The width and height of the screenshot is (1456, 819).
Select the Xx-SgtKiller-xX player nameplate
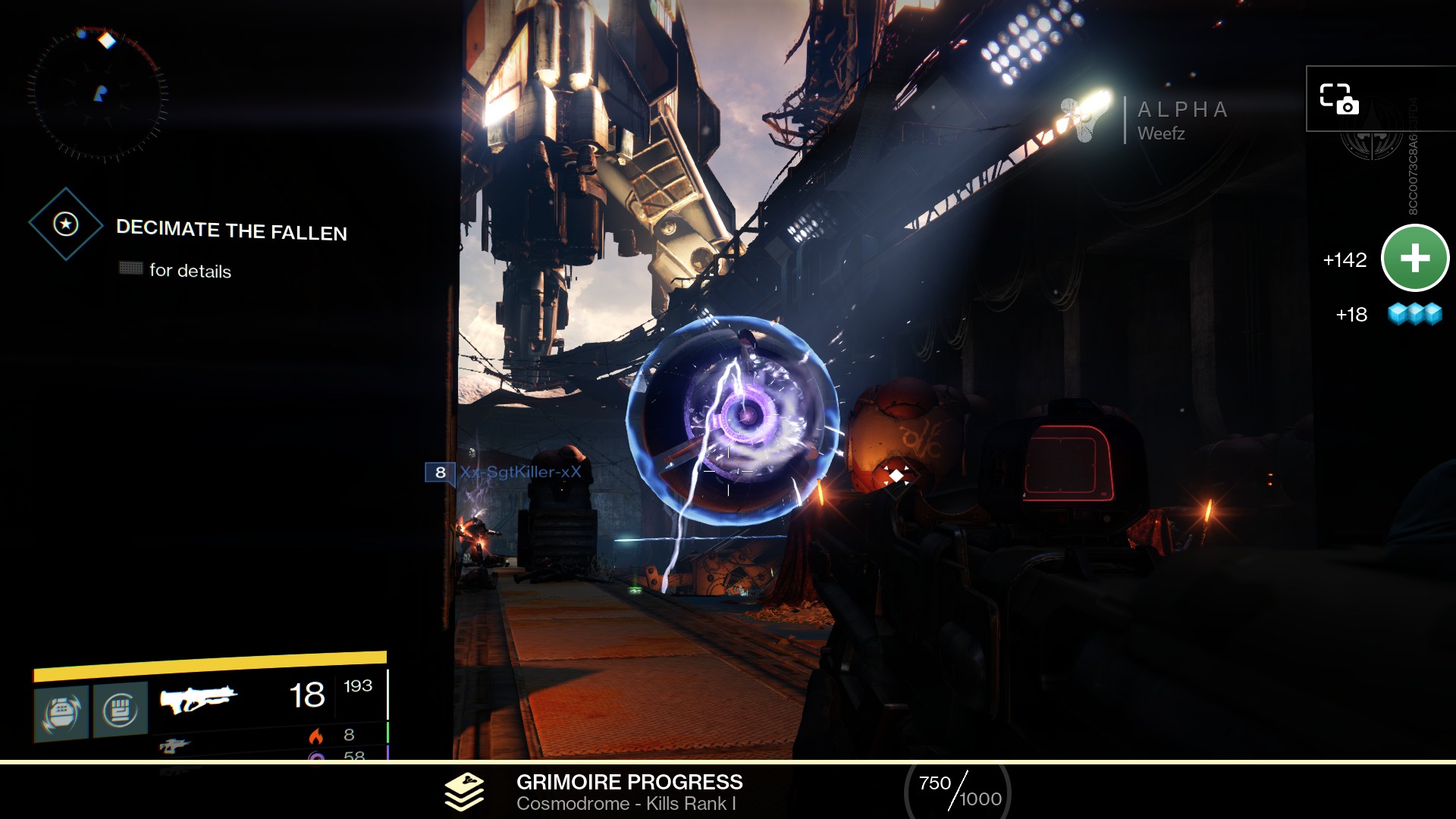(519, 472)
